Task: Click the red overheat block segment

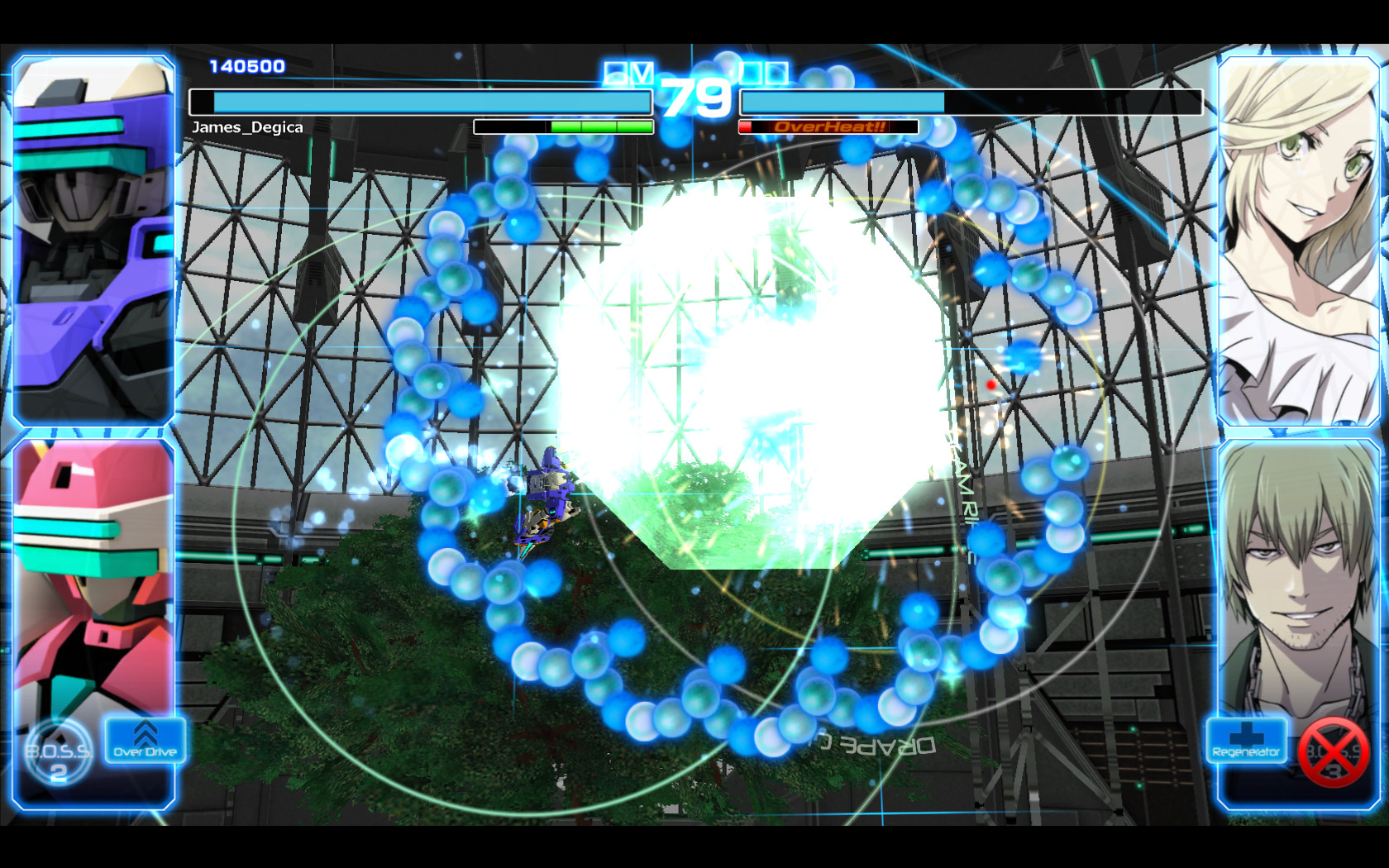Action: coord(747,126)
